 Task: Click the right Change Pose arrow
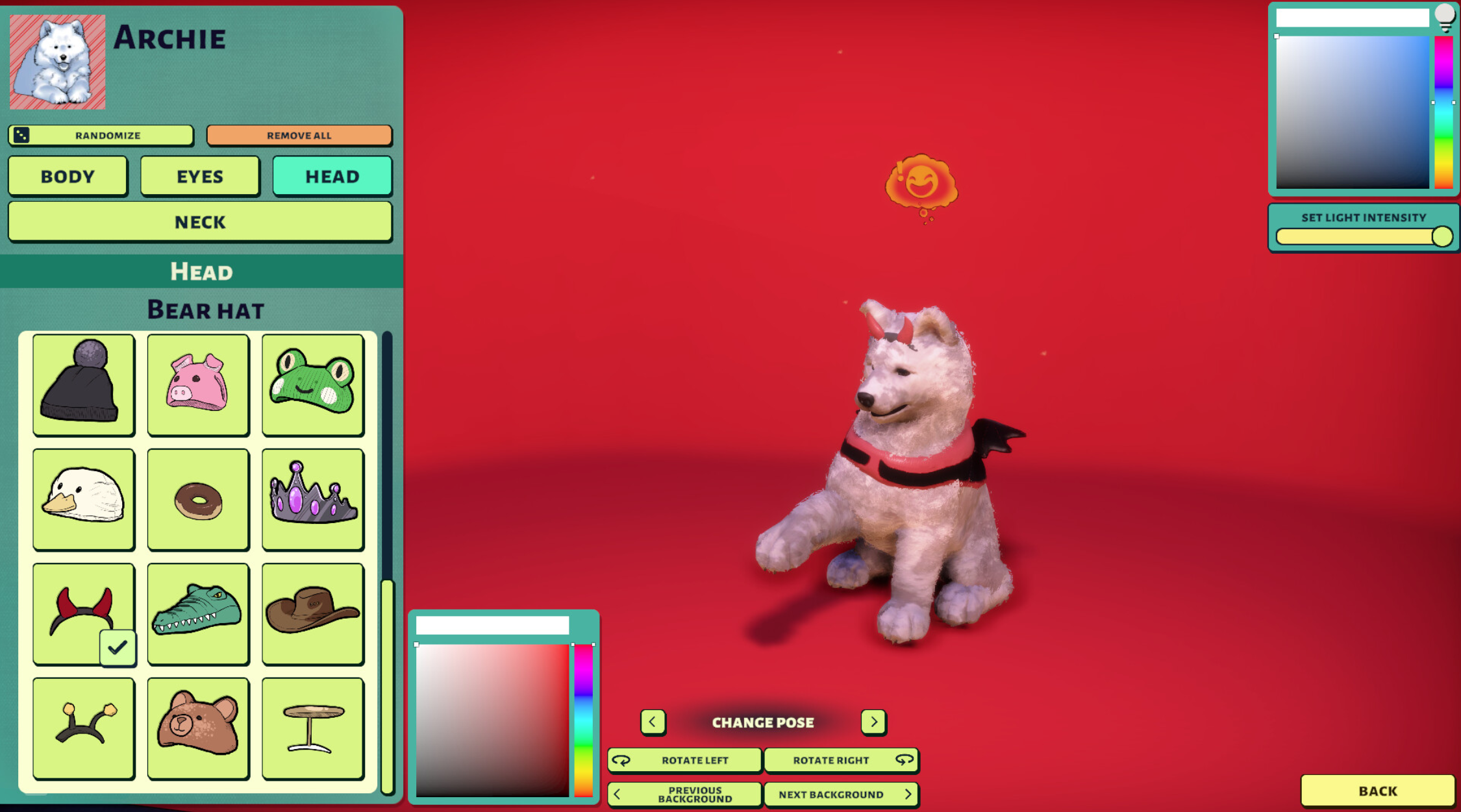tap(874, 722)
